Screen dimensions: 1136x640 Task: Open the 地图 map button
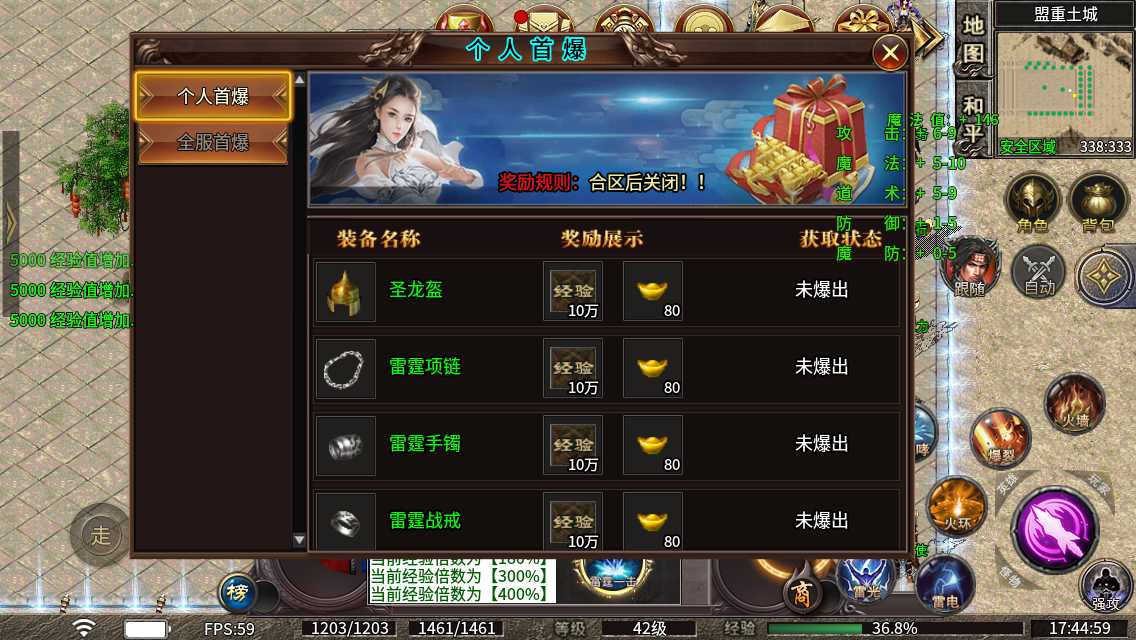pyautogui.click(x=974, y=39)
